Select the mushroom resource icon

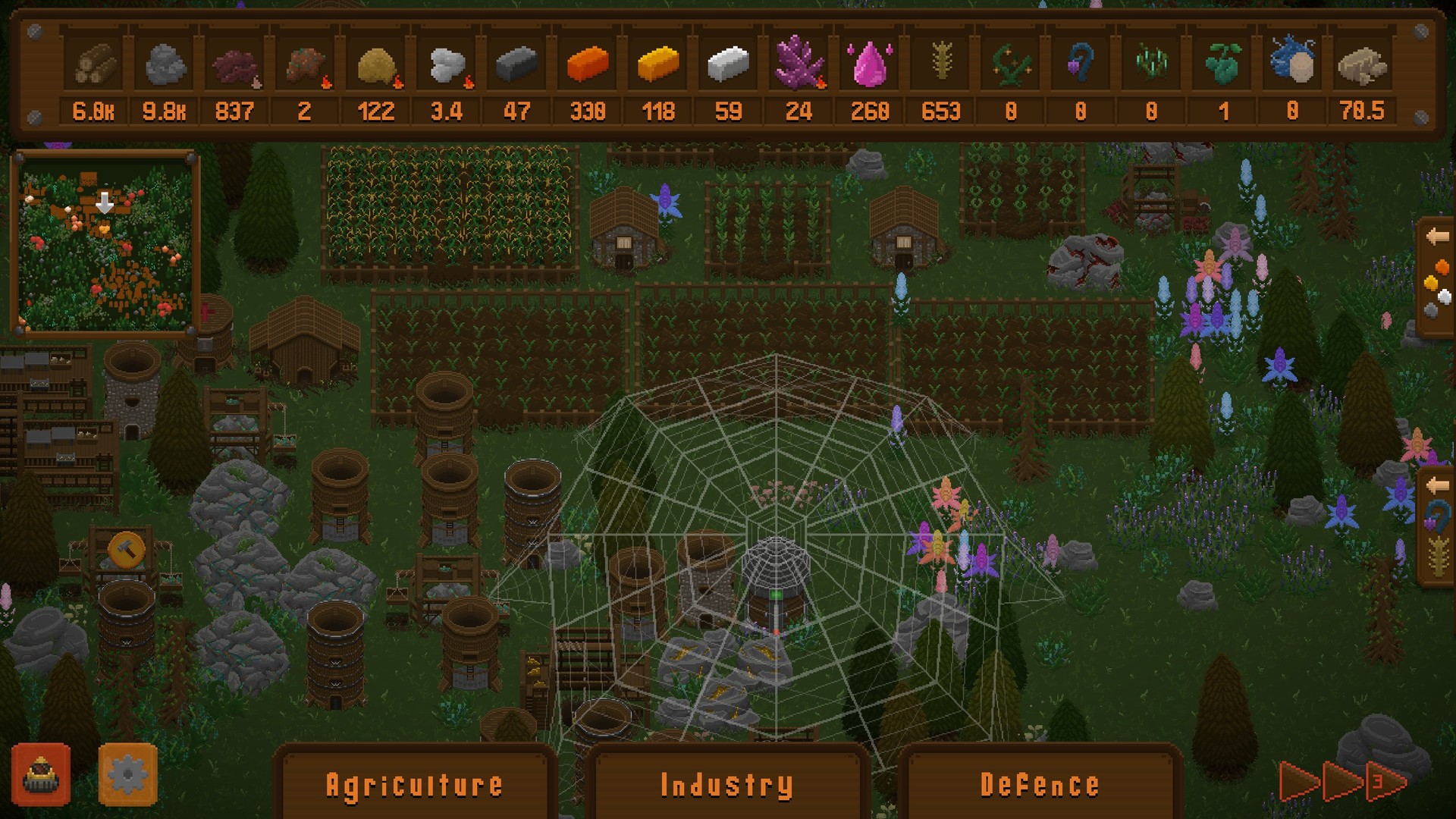(235, 67)
